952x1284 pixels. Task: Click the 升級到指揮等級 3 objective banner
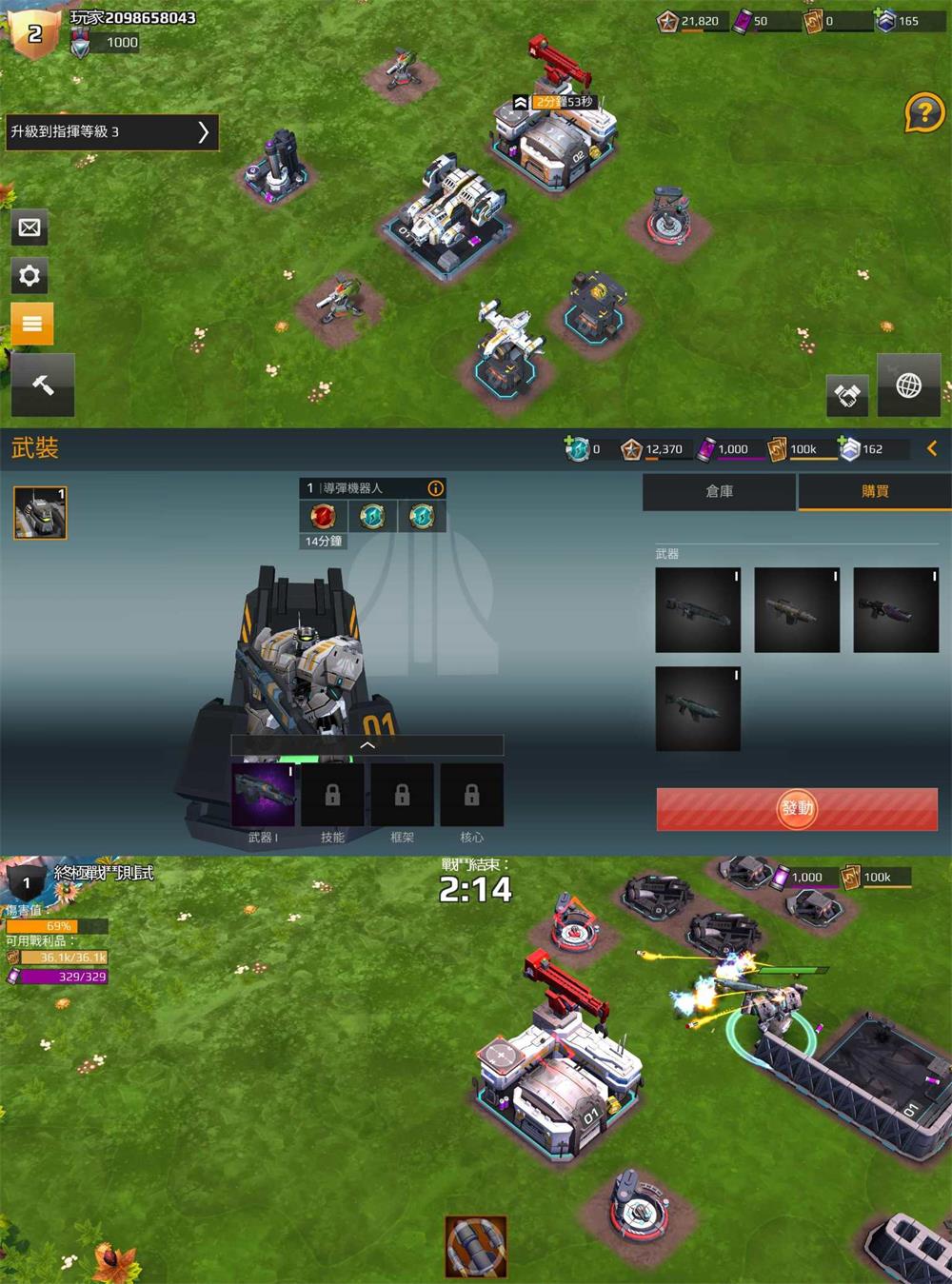[110, 132]
